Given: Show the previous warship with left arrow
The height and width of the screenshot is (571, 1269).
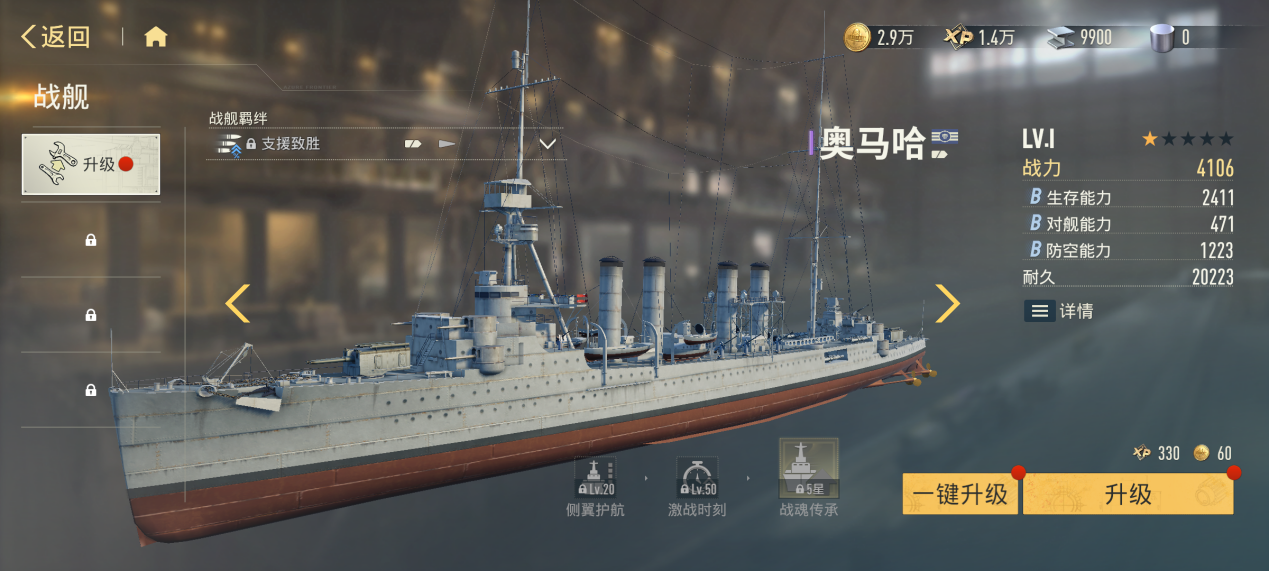Looking at the screenshot, I should [x=237, y=303].
